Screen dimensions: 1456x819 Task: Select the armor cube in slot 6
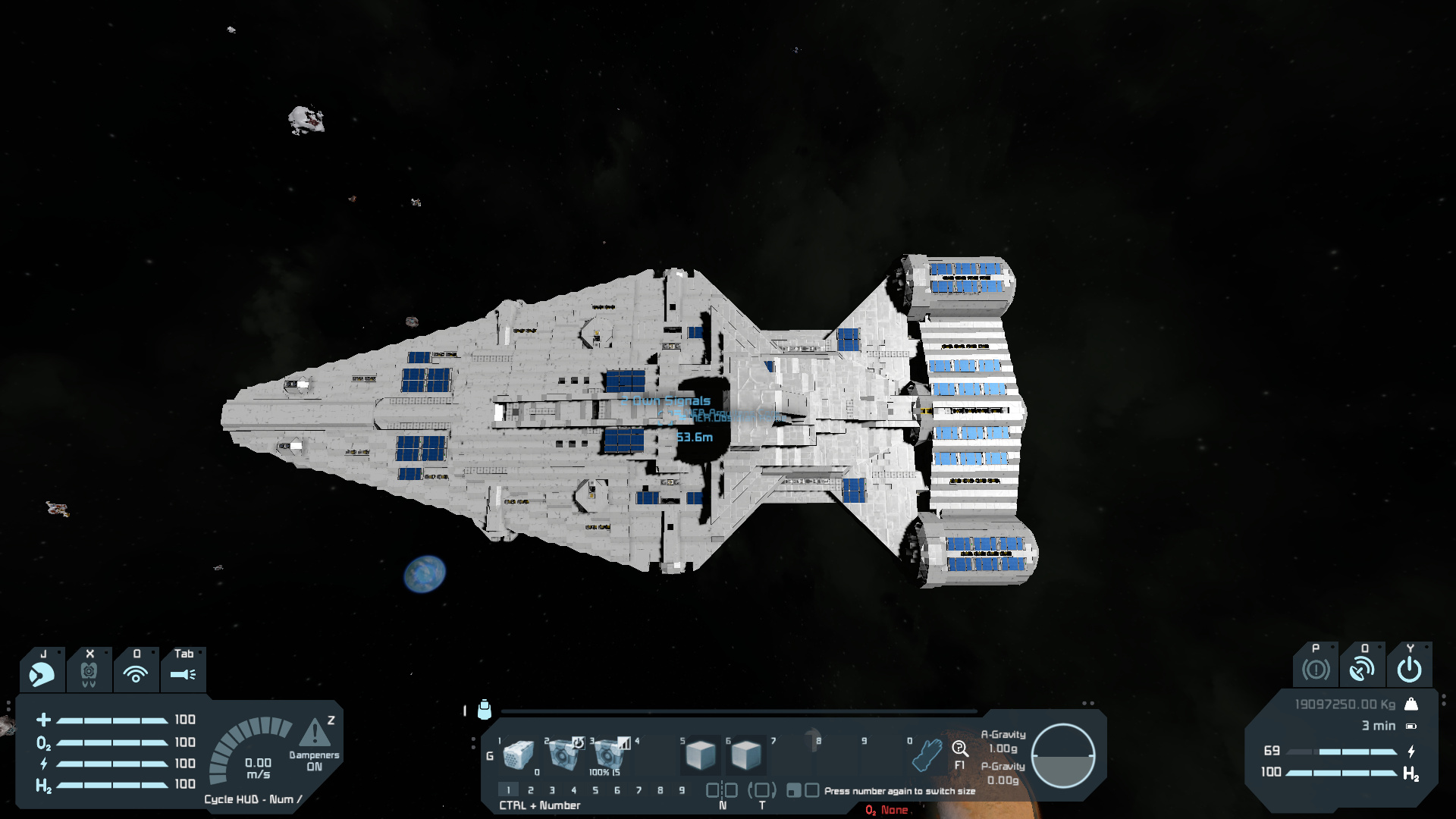[x=745, y=755]
